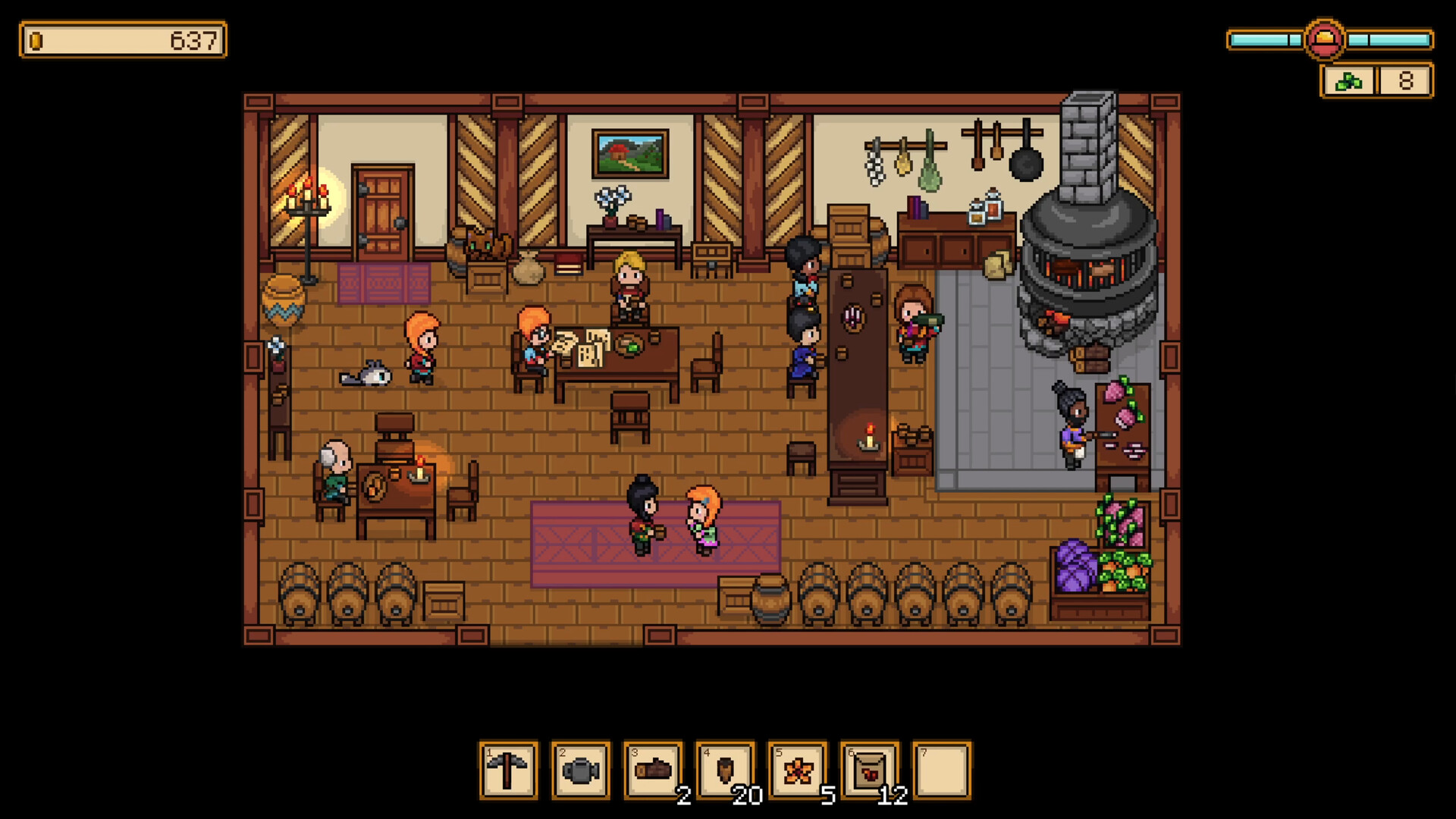
Task: Click the framed landscape painting on the wall
Action: point(631,152)
